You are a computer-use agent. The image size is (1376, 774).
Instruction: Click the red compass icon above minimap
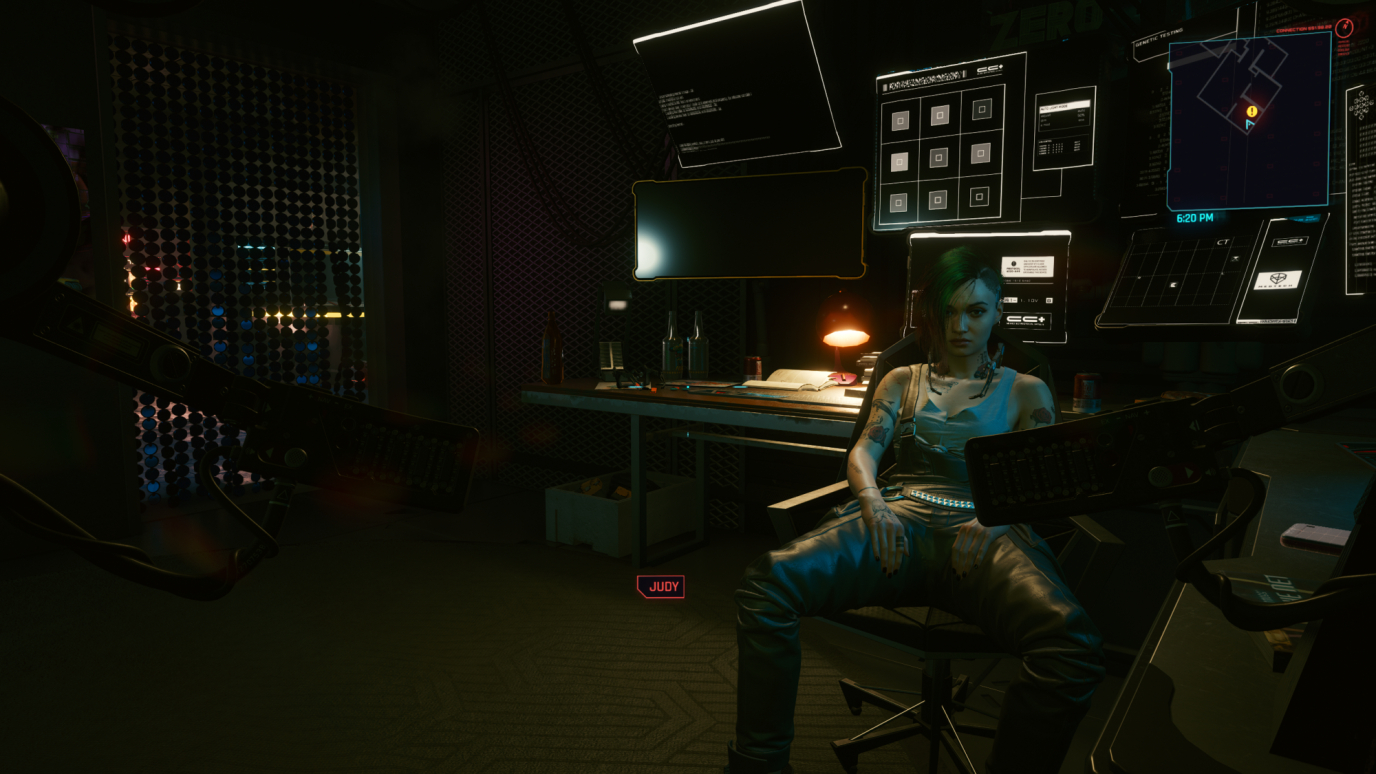[x=1343, y=29]
